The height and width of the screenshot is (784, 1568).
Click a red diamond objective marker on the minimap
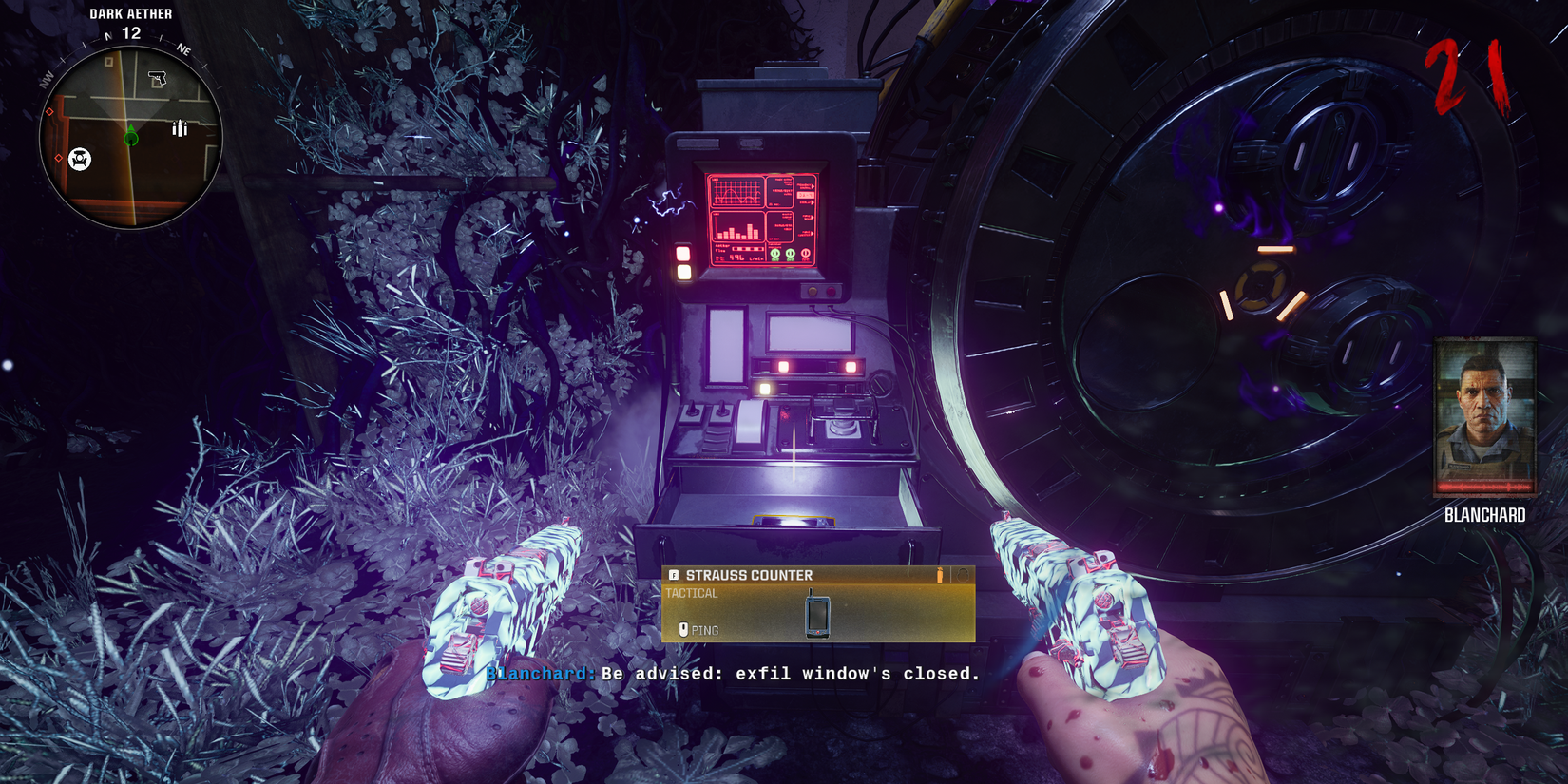click(50, 111)
